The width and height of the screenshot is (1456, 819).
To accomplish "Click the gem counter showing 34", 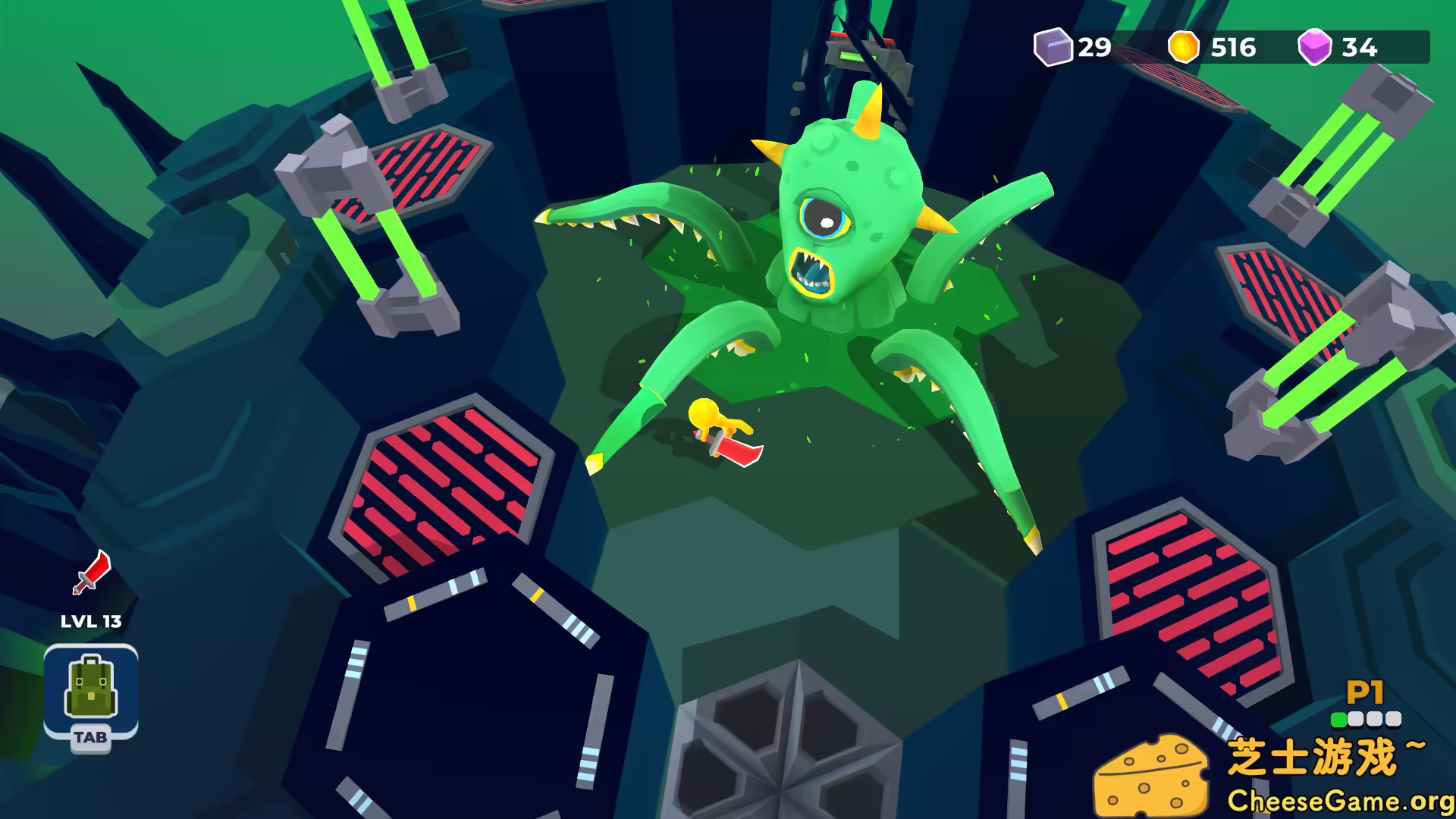I will coord(1359,48).
